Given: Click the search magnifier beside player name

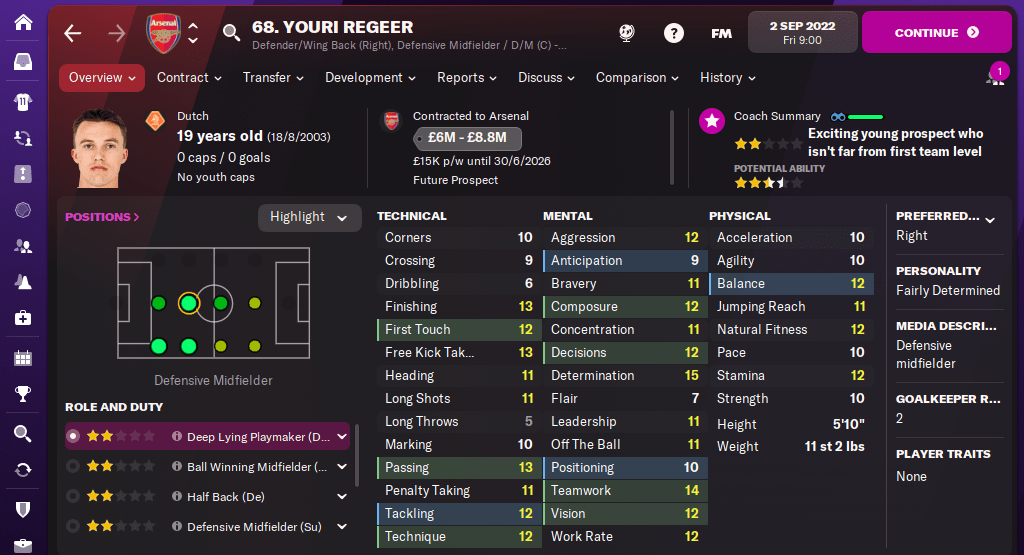Looking at the screenshot, I should click(x=232, y=33).
